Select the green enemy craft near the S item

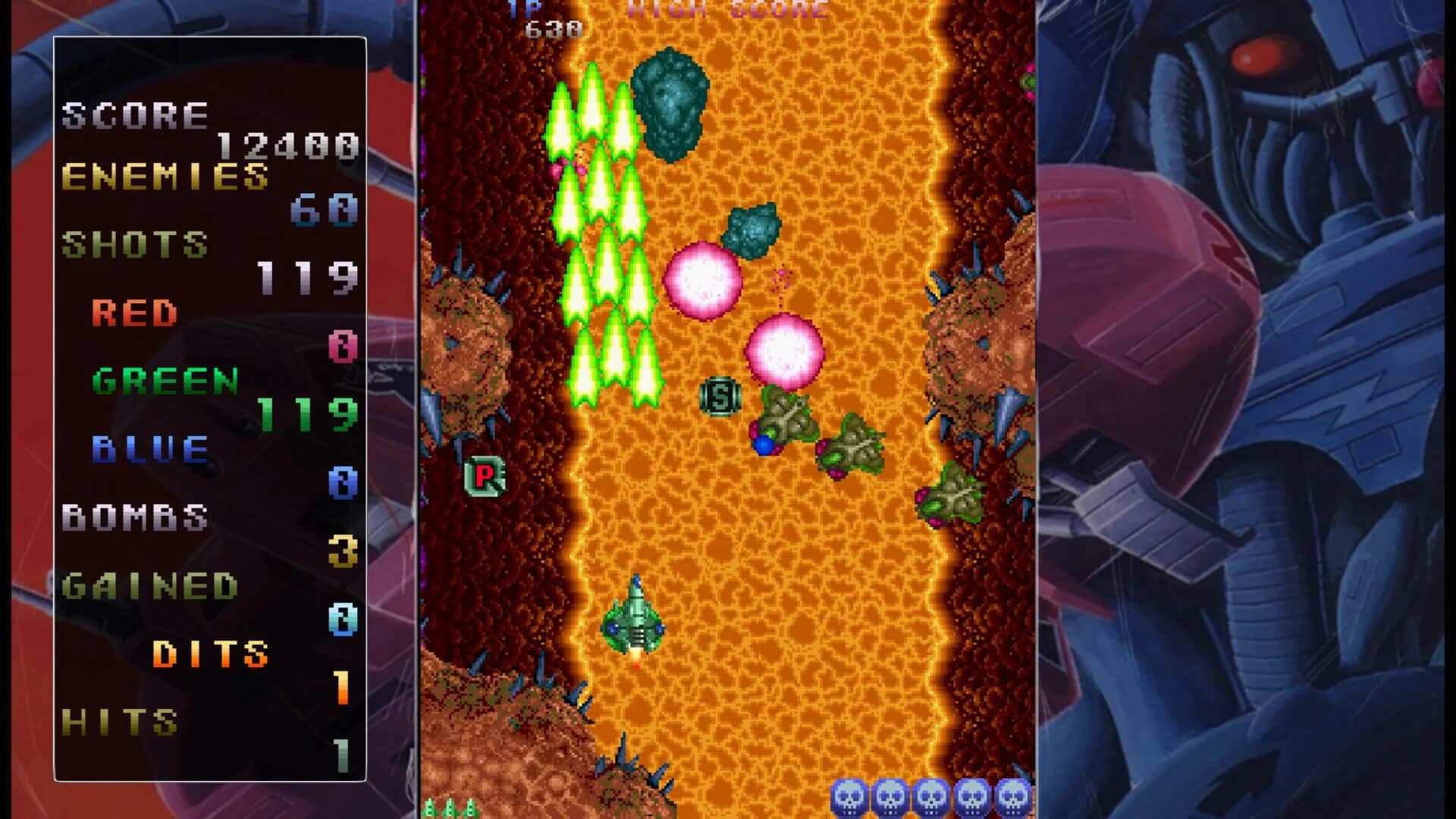tap(785, 417)
